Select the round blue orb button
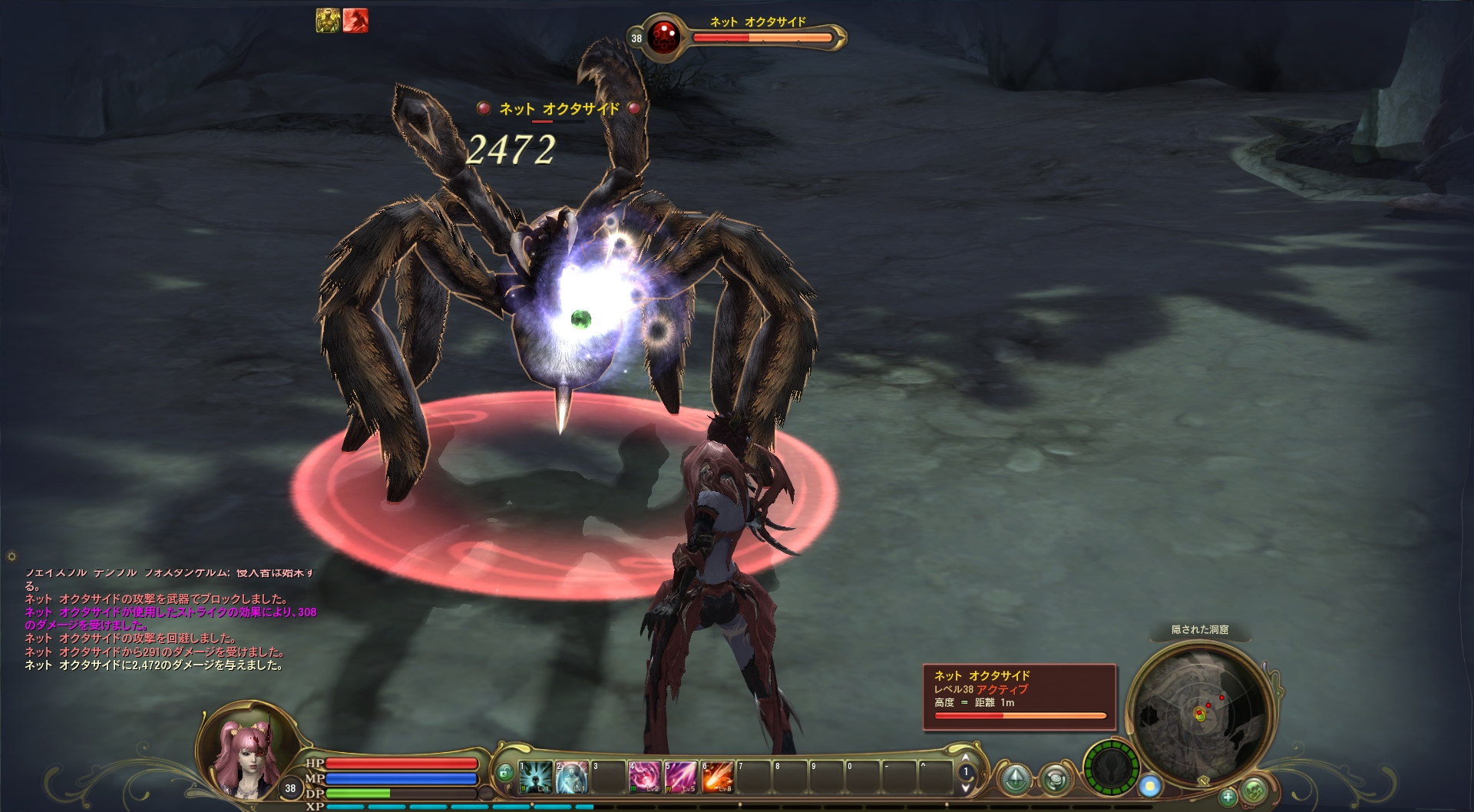1474x812 pixels. pos(1149,785)
